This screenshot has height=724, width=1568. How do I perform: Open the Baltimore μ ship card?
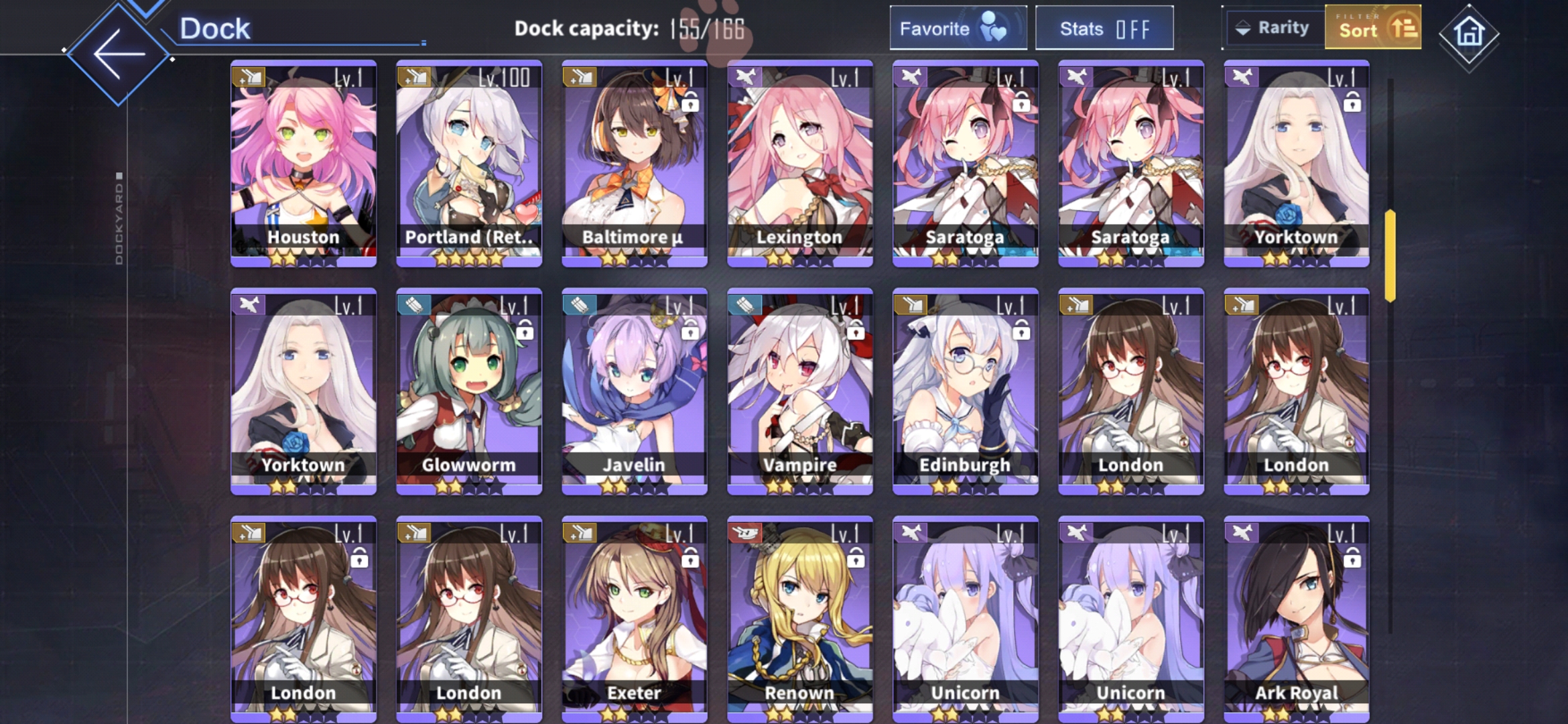click(x=635, y=164)
